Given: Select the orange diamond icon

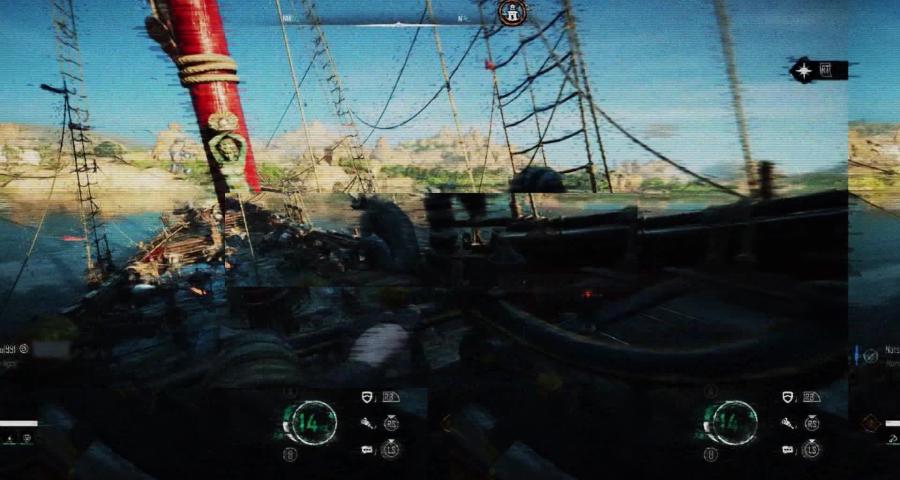Looking at the screenshot, I should tap(868, 423).
